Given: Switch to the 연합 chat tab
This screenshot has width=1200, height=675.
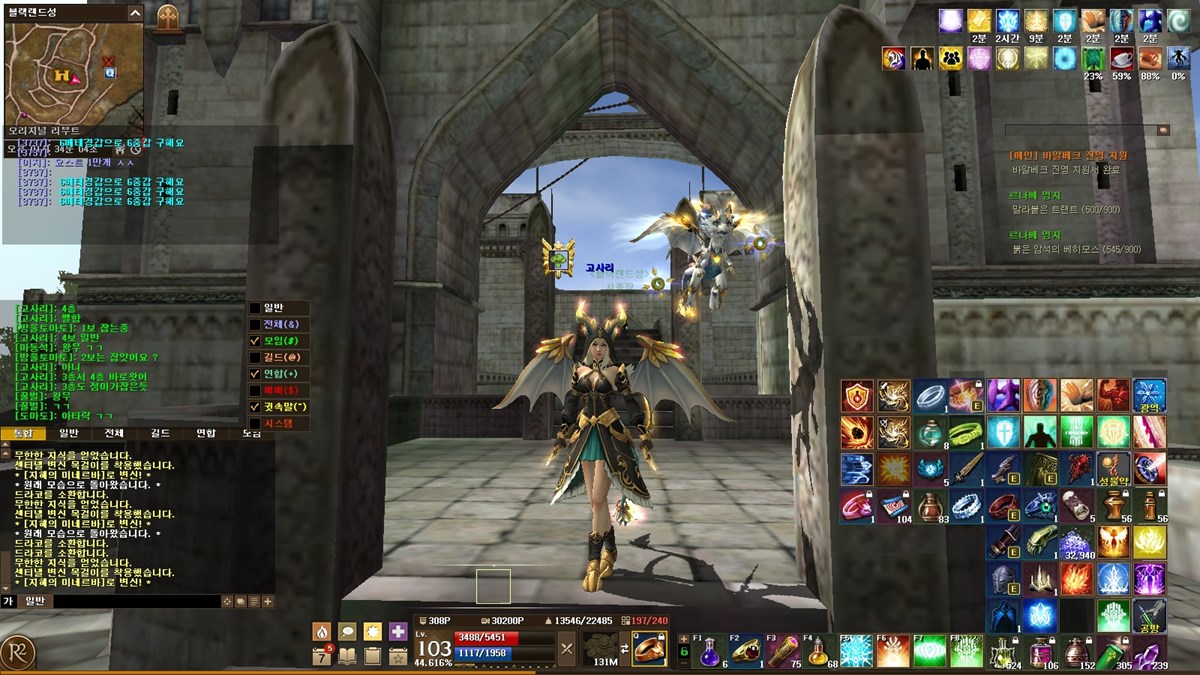Looking at the screenshot, I should point(206,433).
